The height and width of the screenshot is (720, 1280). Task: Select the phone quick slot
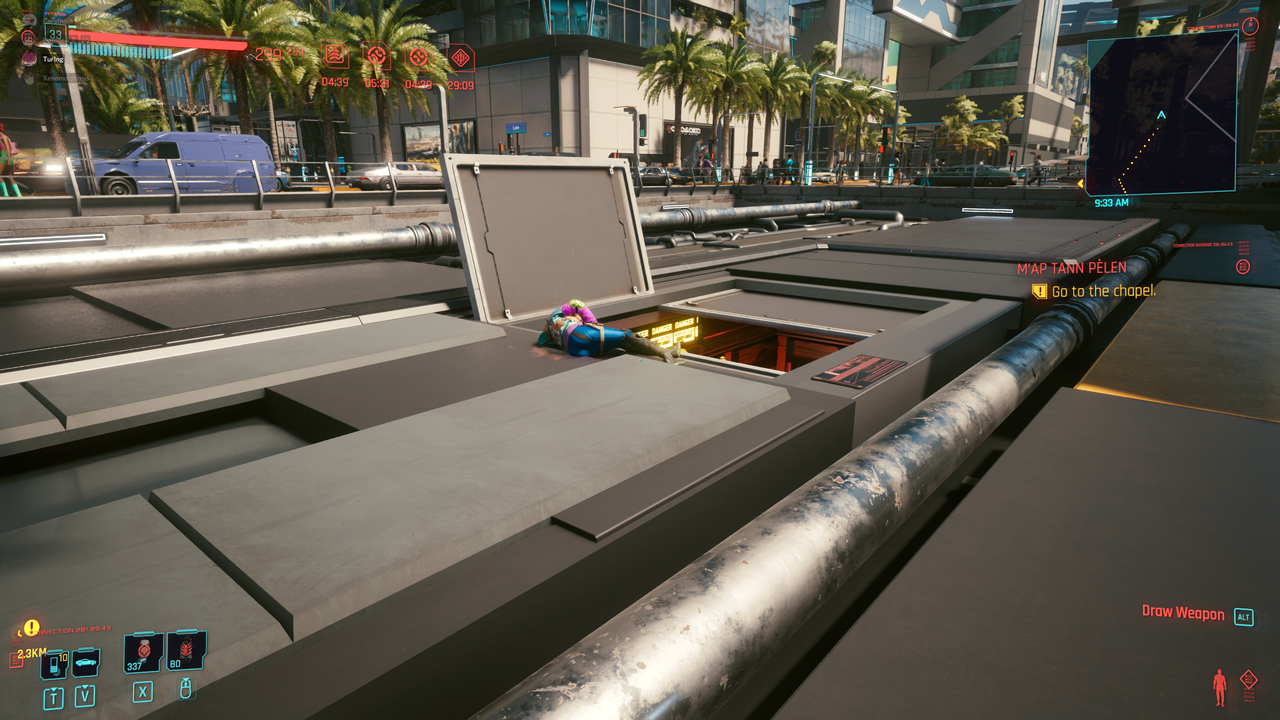53,664
